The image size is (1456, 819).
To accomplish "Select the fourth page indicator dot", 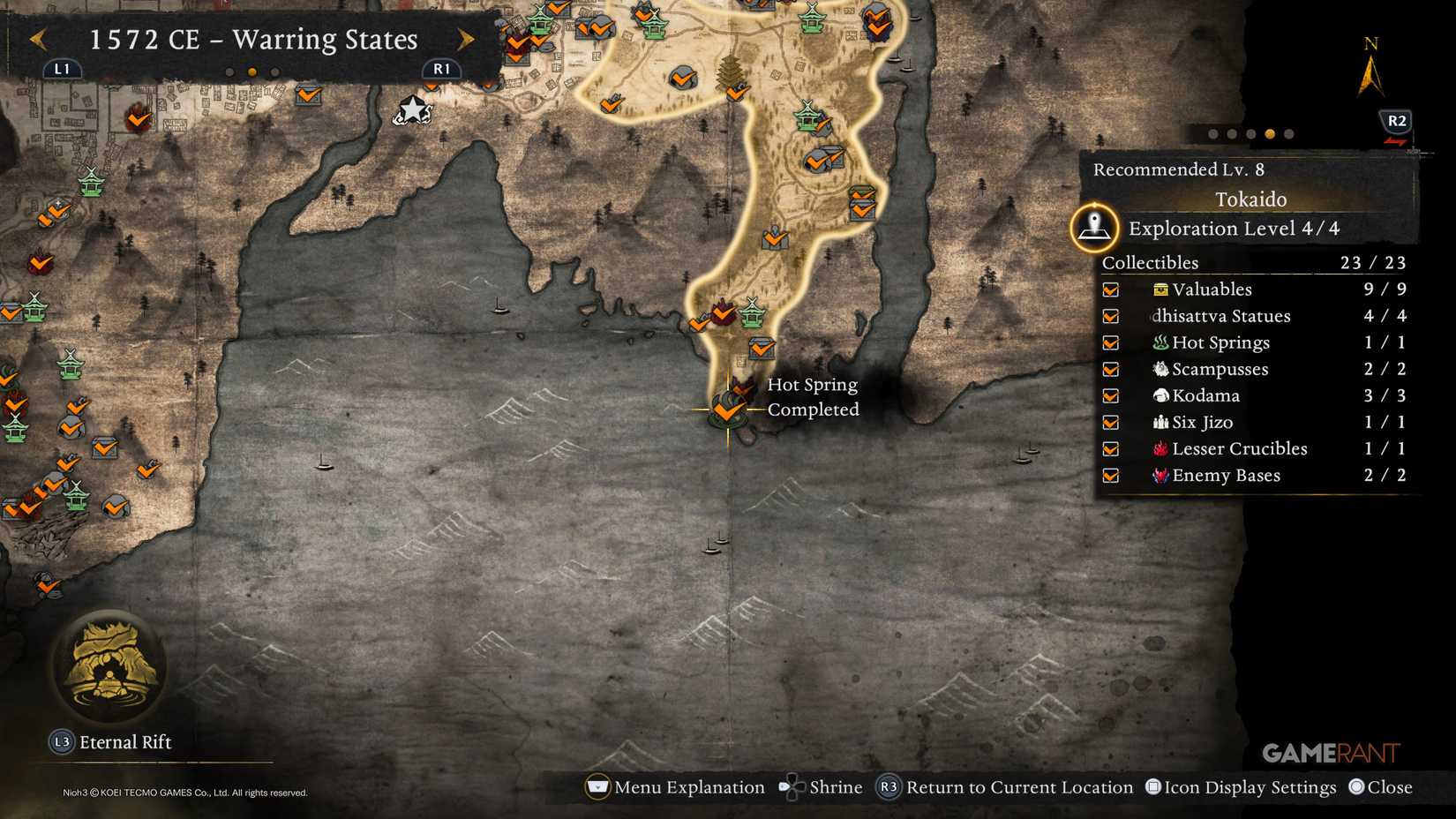I will (1269, 134).
